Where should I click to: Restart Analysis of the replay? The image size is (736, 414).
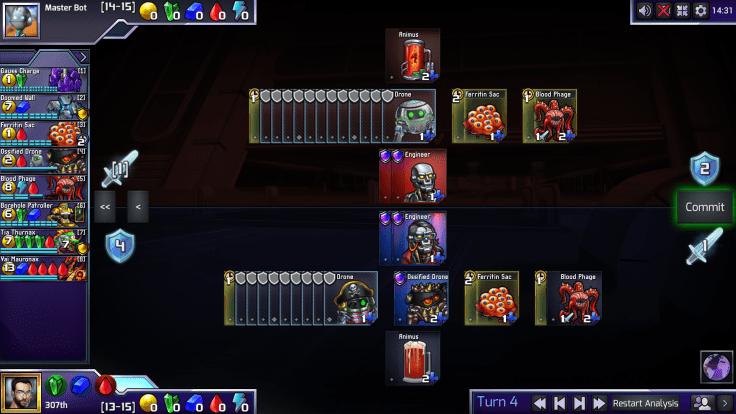point(646,403)
